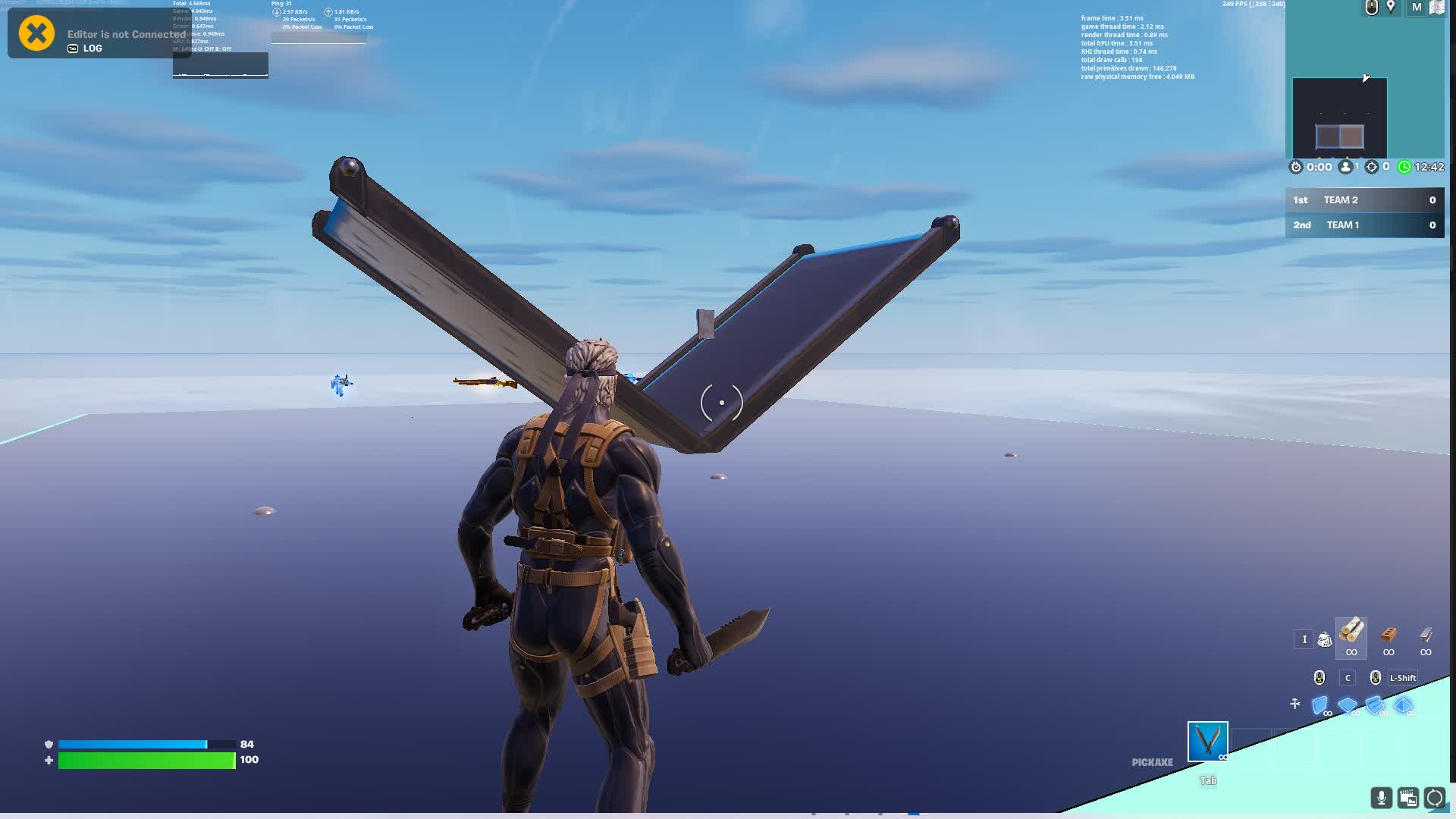This screenshot has width=1456, height=819.
Task: Click the match timer stopwatch icon
Action: (1296, 167)
